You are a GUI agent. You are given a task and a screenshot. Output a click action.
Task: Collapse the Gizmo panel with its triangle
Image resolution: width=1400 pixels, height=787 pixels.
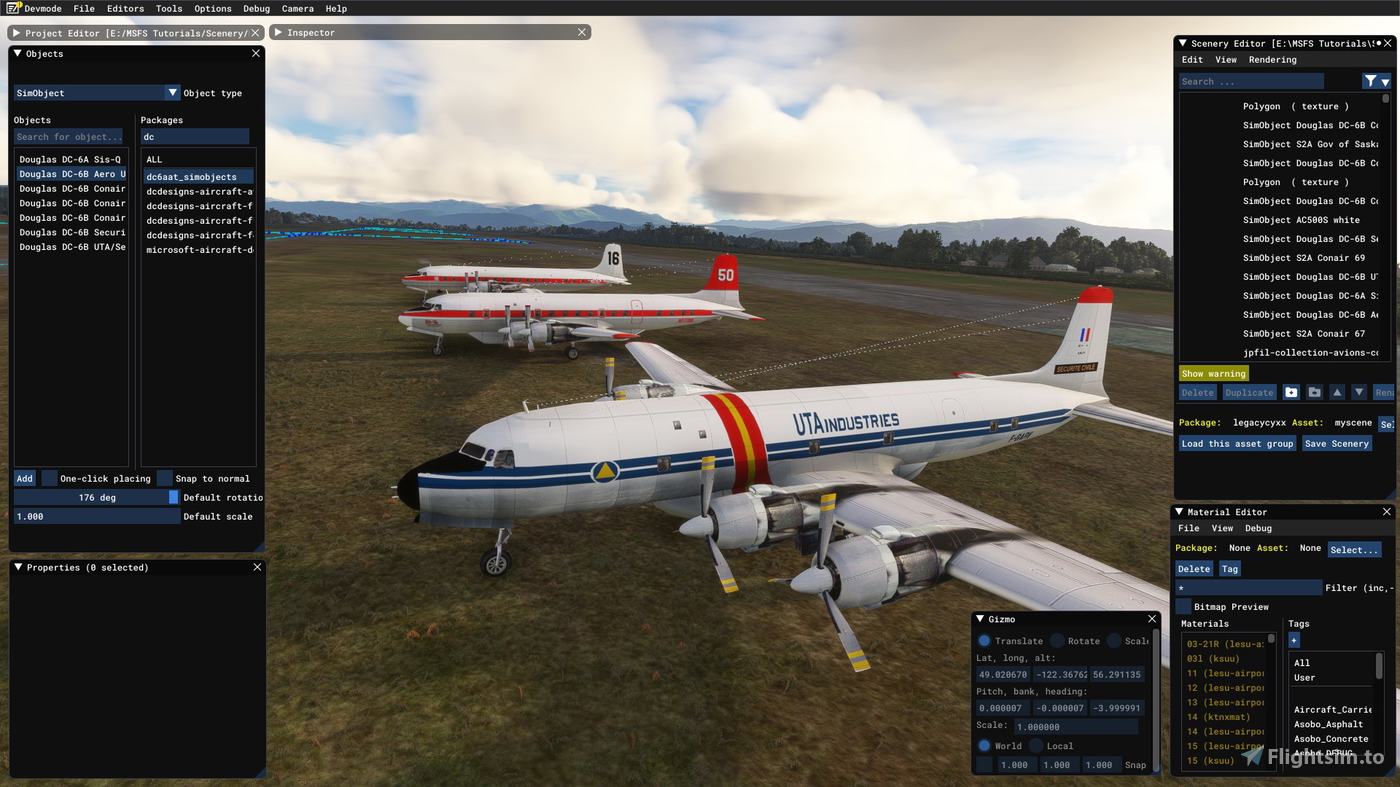(x=981, y=618)
